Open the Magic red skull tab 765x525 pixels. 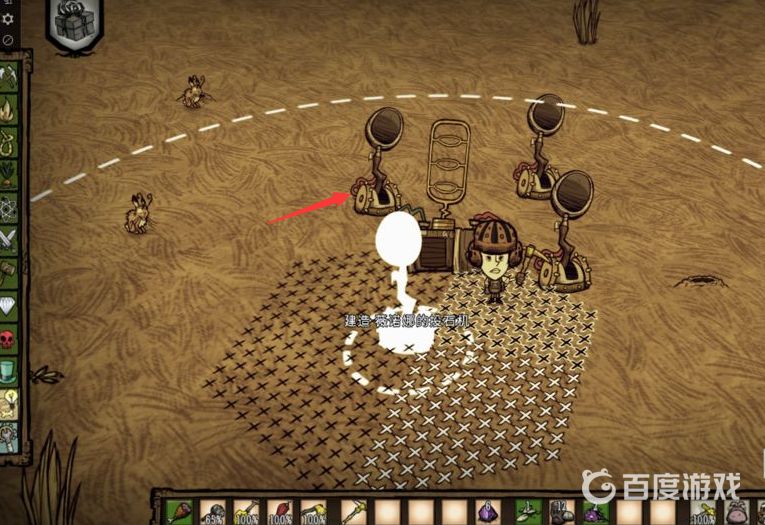click(8, 338)
